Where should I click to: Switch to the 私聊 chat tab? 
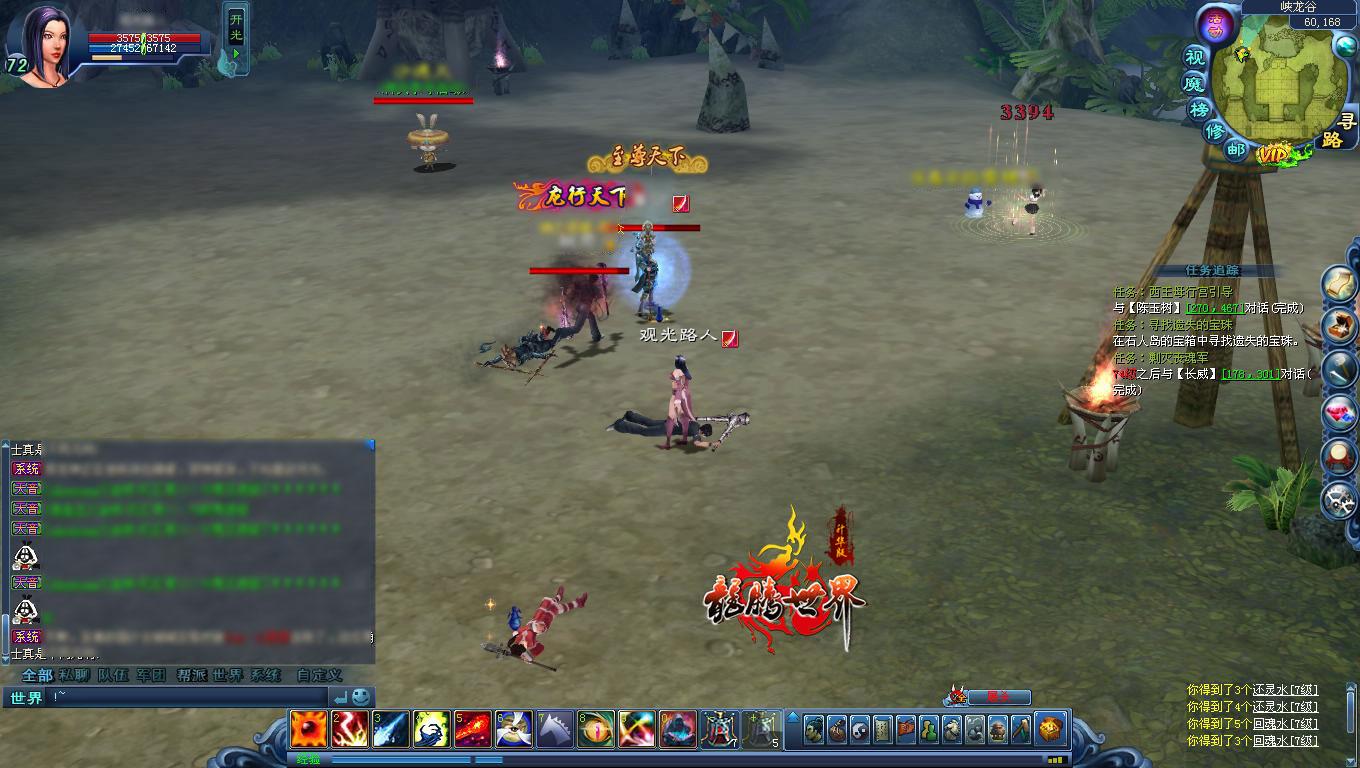(x=74, y=675)
